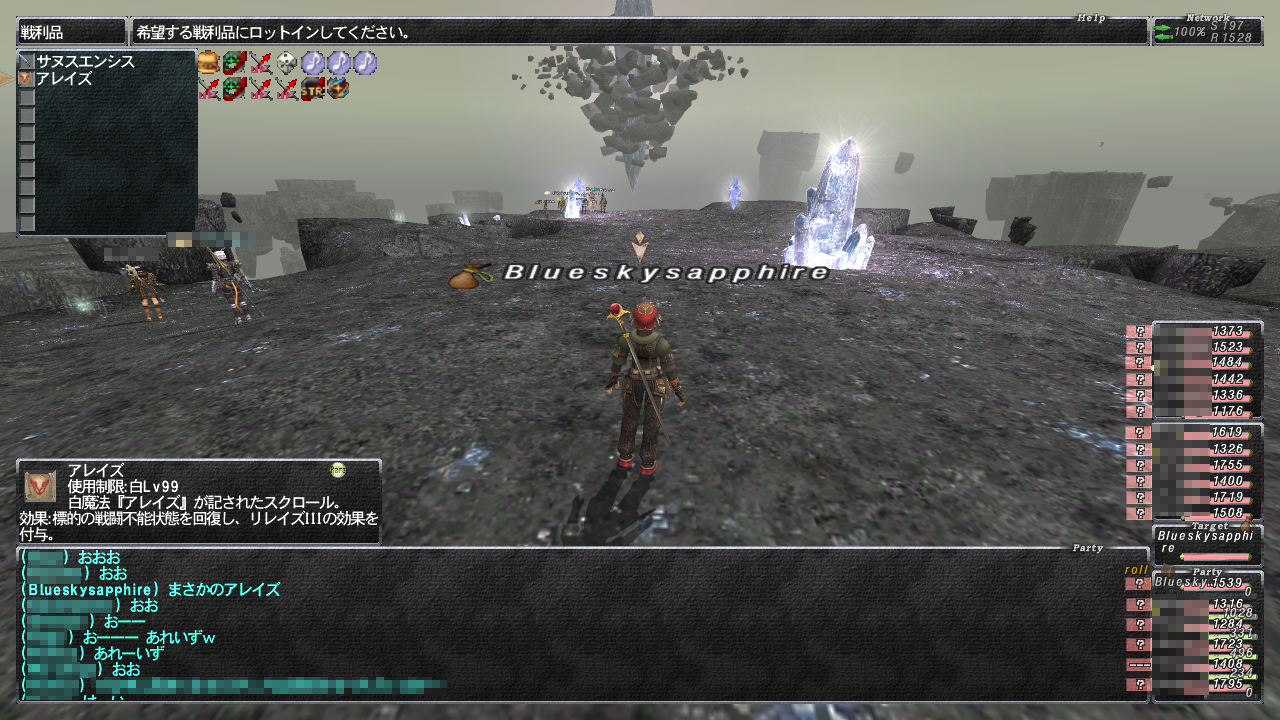Select the alliance member with 1373 HP

[x=1205, y=332]
